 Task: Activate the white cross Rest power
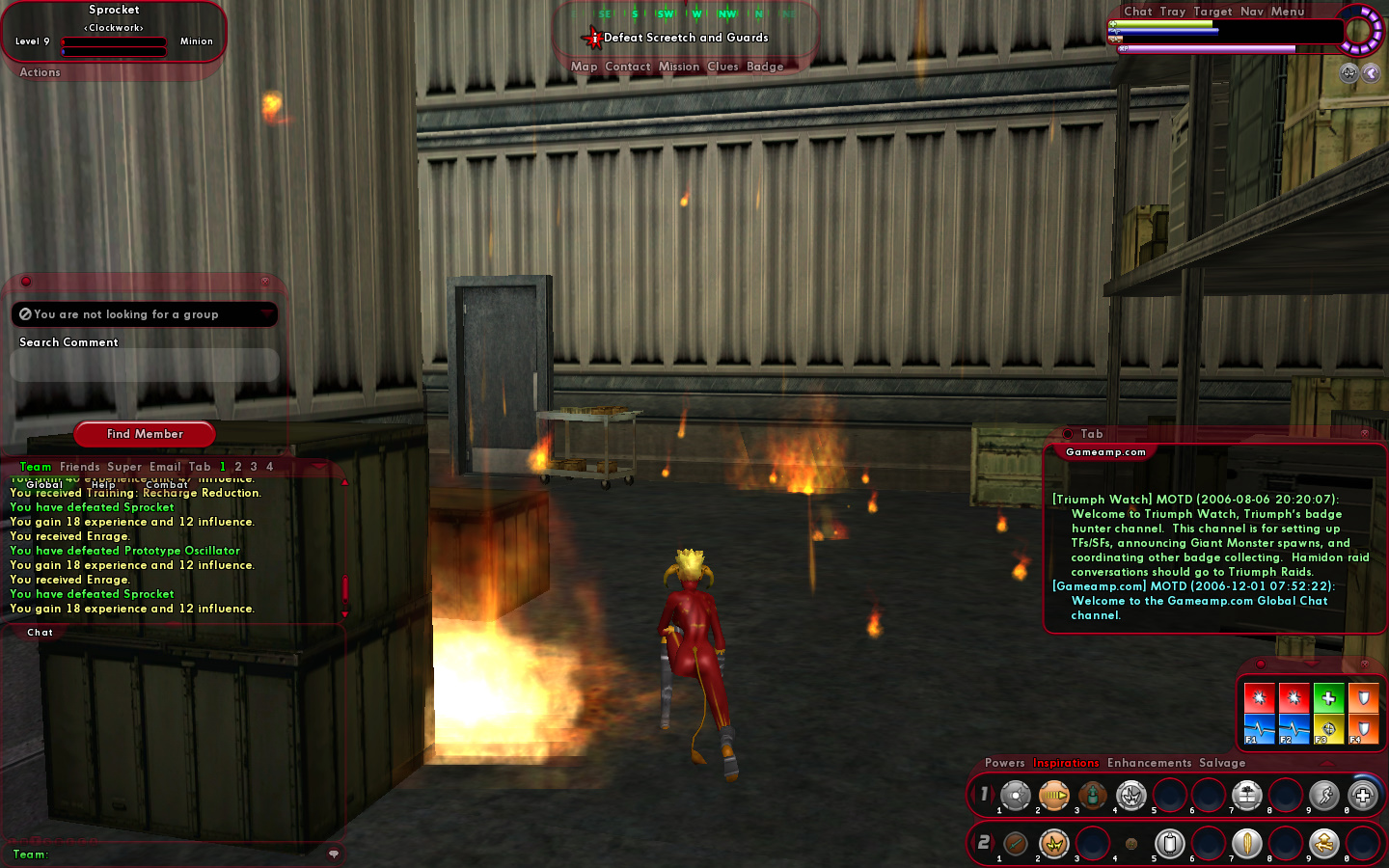click(x=1362, y=795)
